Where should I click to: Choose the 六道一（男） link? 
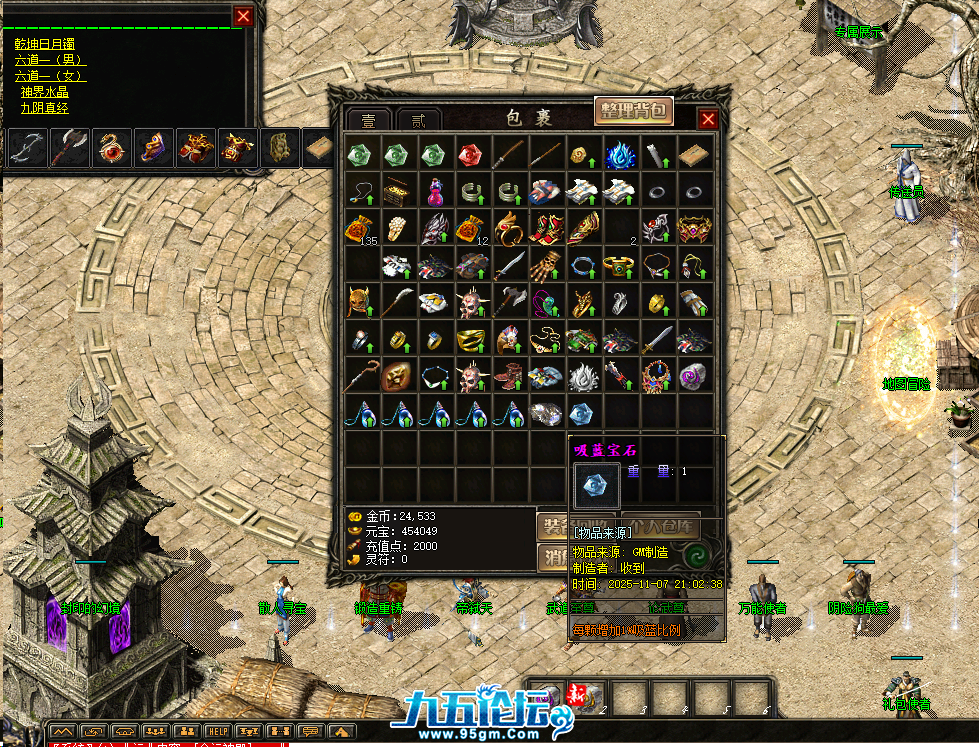[x=50, y=60]
